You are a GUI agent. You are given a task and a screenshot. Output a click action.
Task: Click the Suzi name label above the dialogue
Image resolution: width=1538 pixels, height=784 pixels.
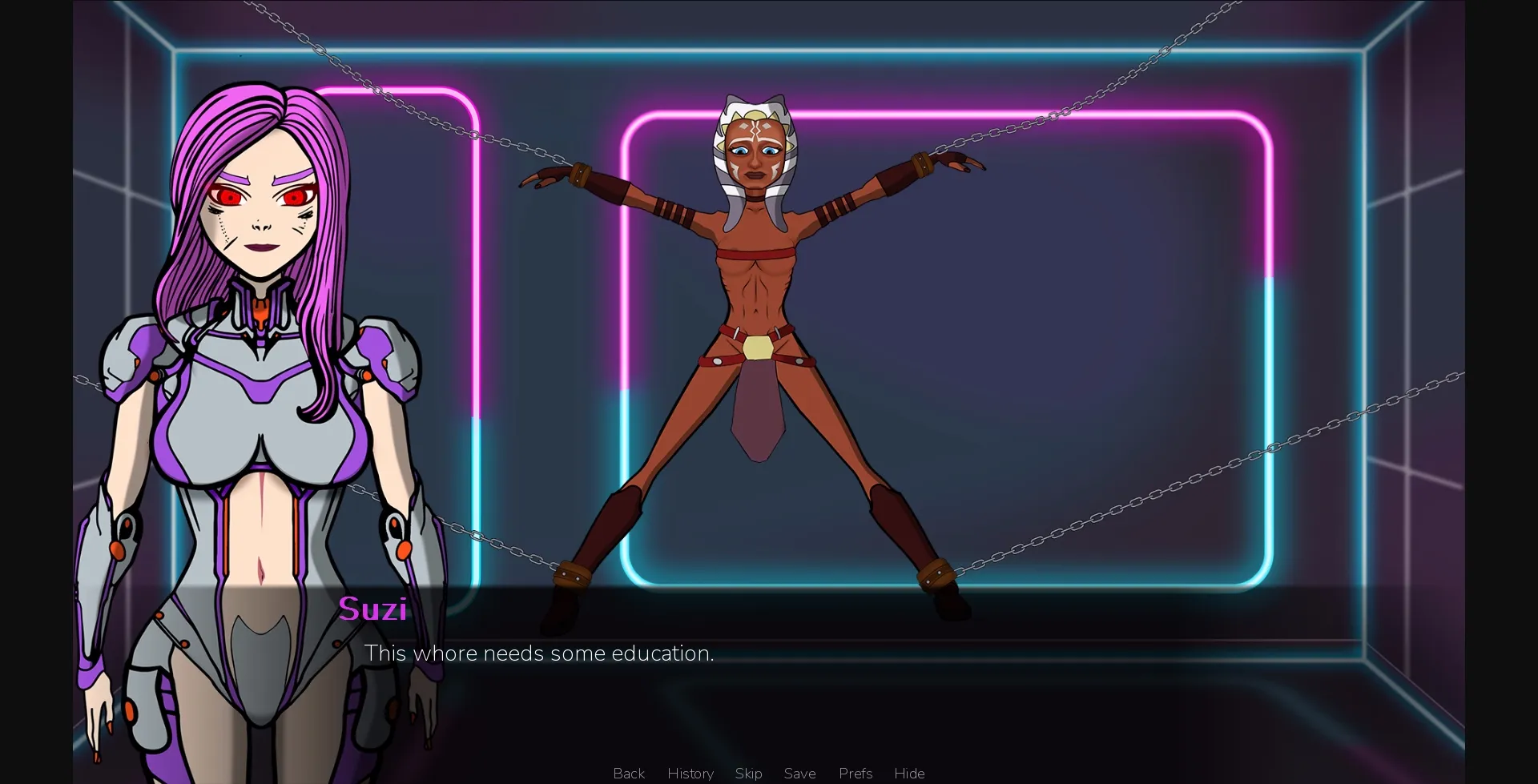point(373,609)
